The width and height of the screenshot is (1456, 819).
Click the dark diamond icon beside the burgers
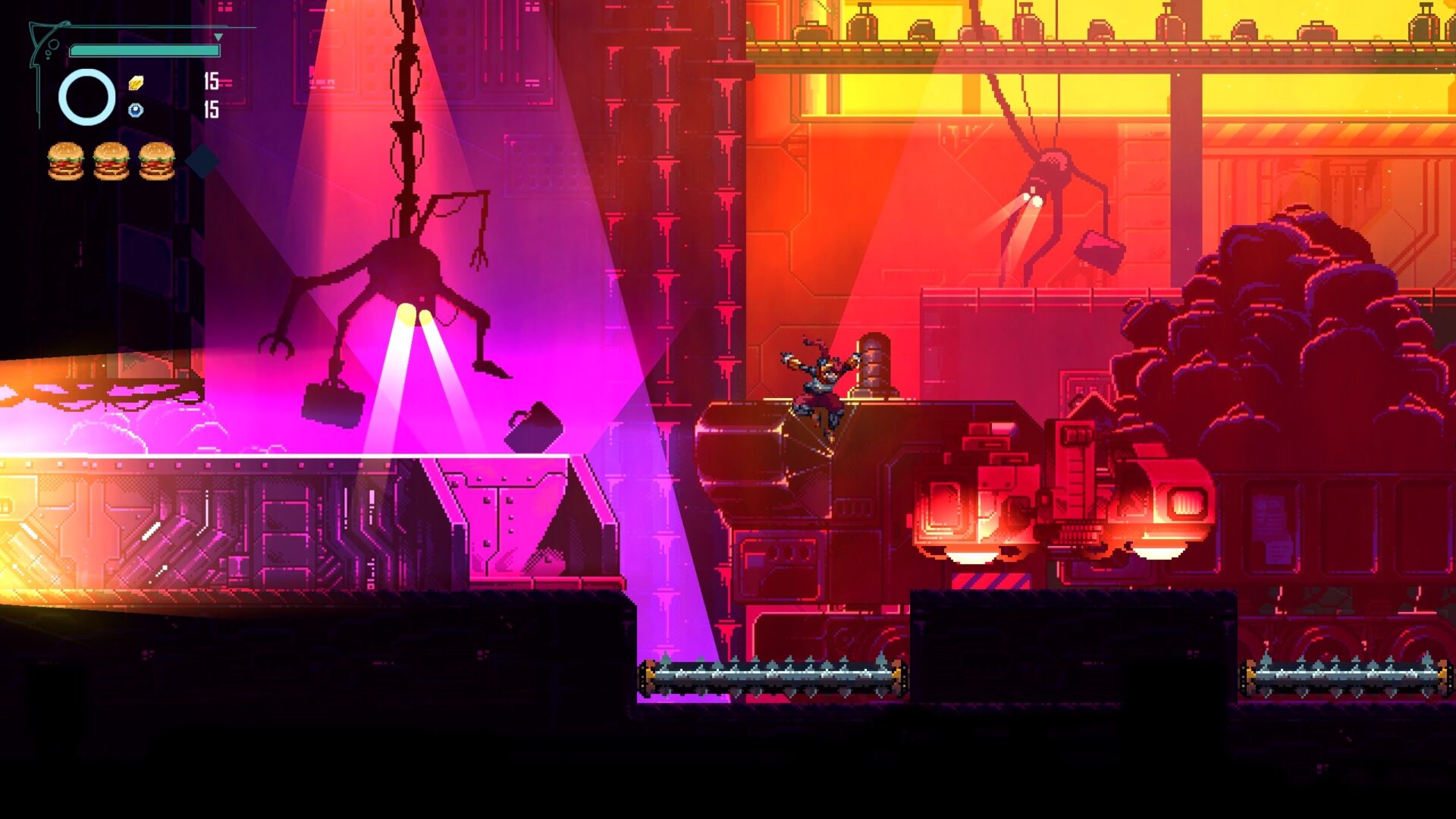201,162
